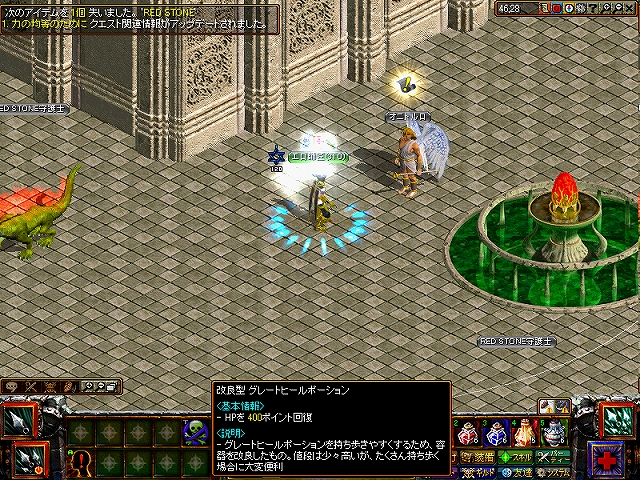Screen dimensions: 640x480
Task: Click the crossed swords chat toolbar icon
Action: [30, 386]
